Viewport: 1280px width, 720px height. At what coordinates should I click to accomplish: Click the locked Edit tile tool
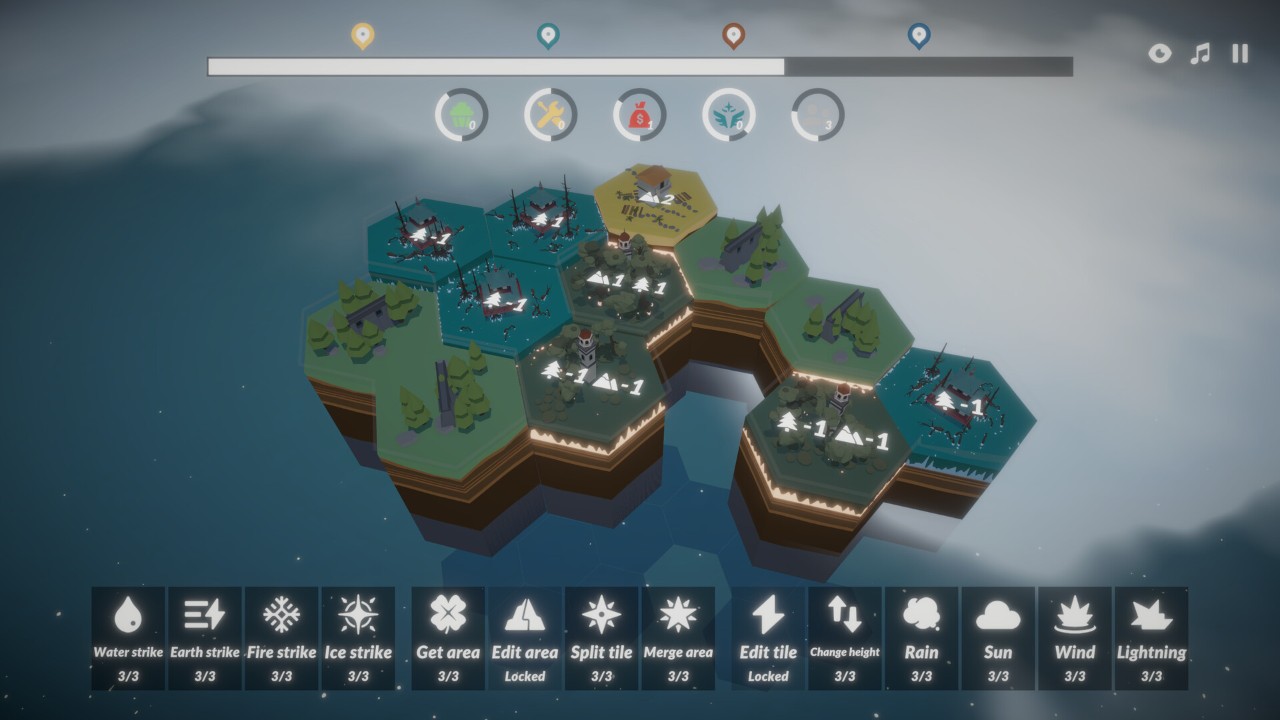click(768, 637)
